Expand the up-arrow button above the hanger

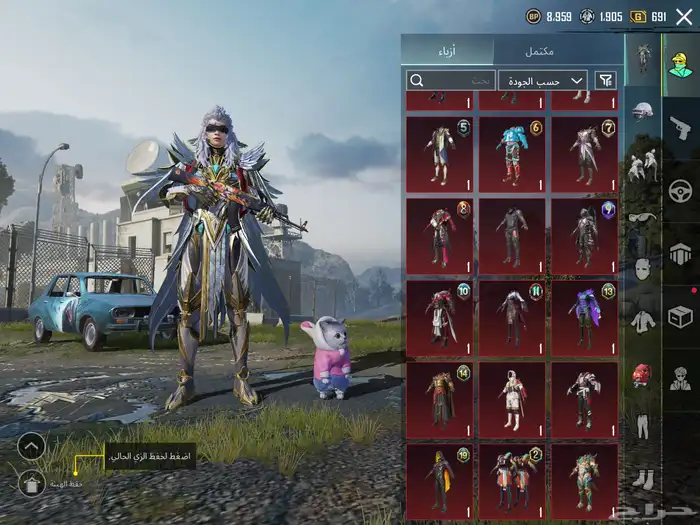click(x=31, y=446)
